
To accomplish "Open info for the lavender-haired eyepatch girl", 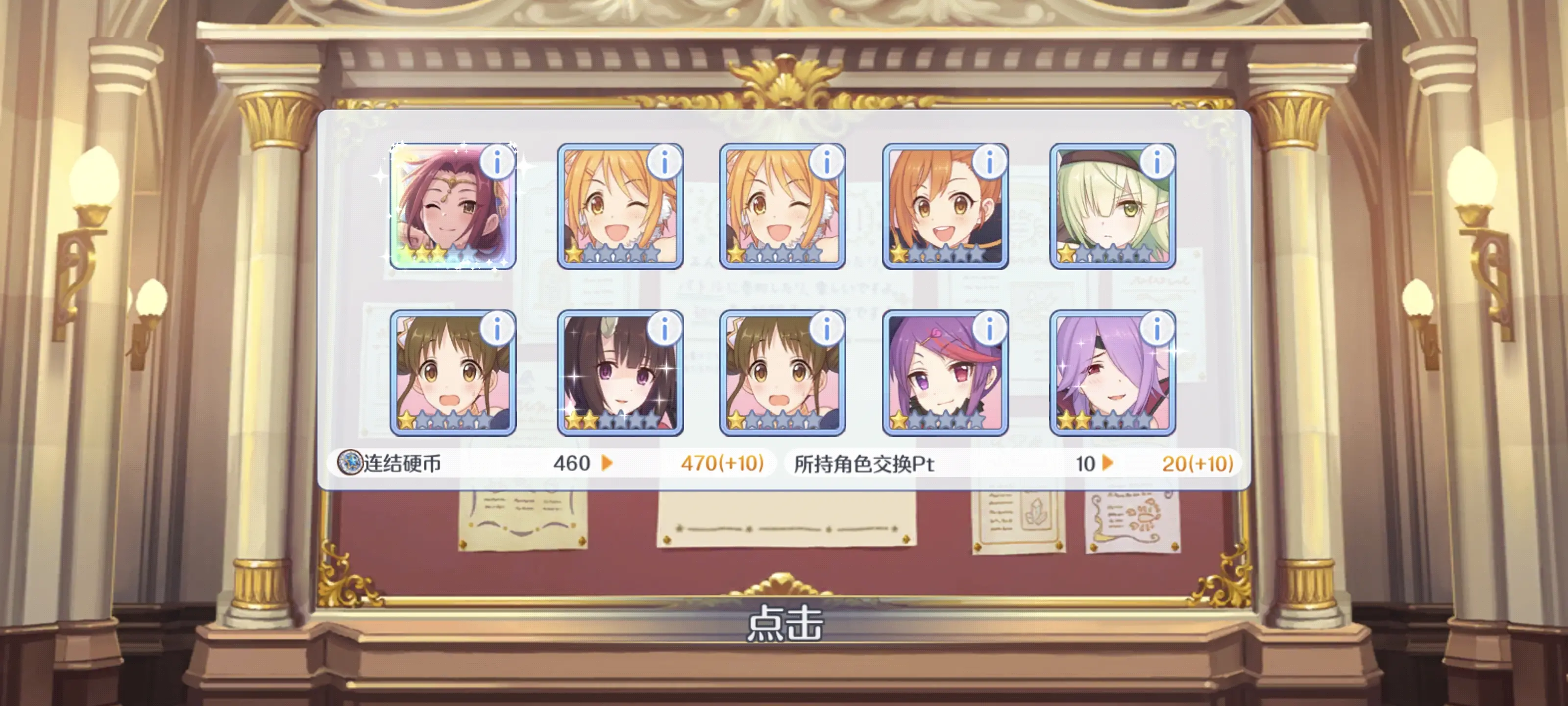I will pos(1156,329).
